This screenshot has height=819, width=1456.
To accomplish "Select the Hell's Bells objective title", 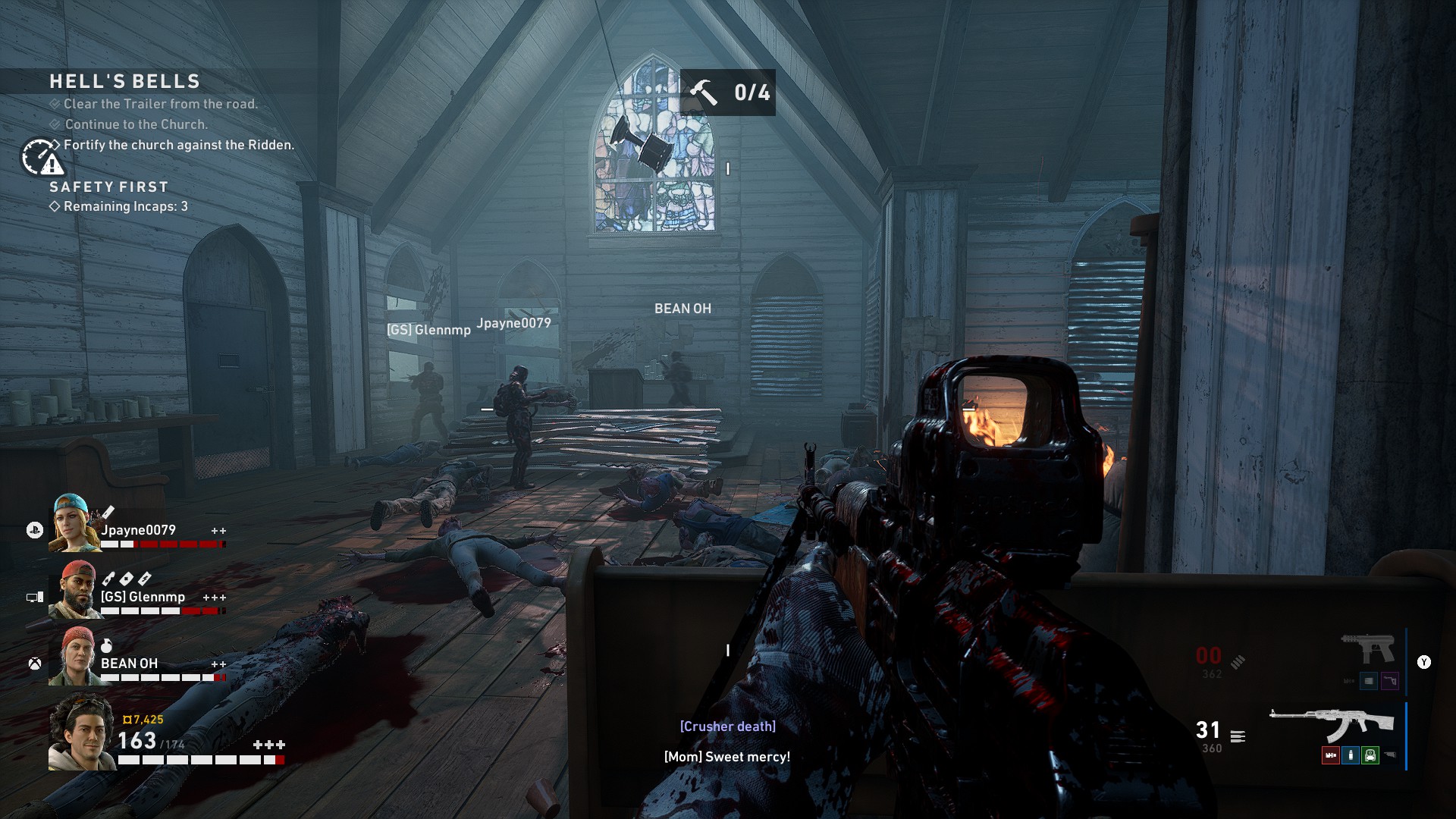I will tap(125, 81).
